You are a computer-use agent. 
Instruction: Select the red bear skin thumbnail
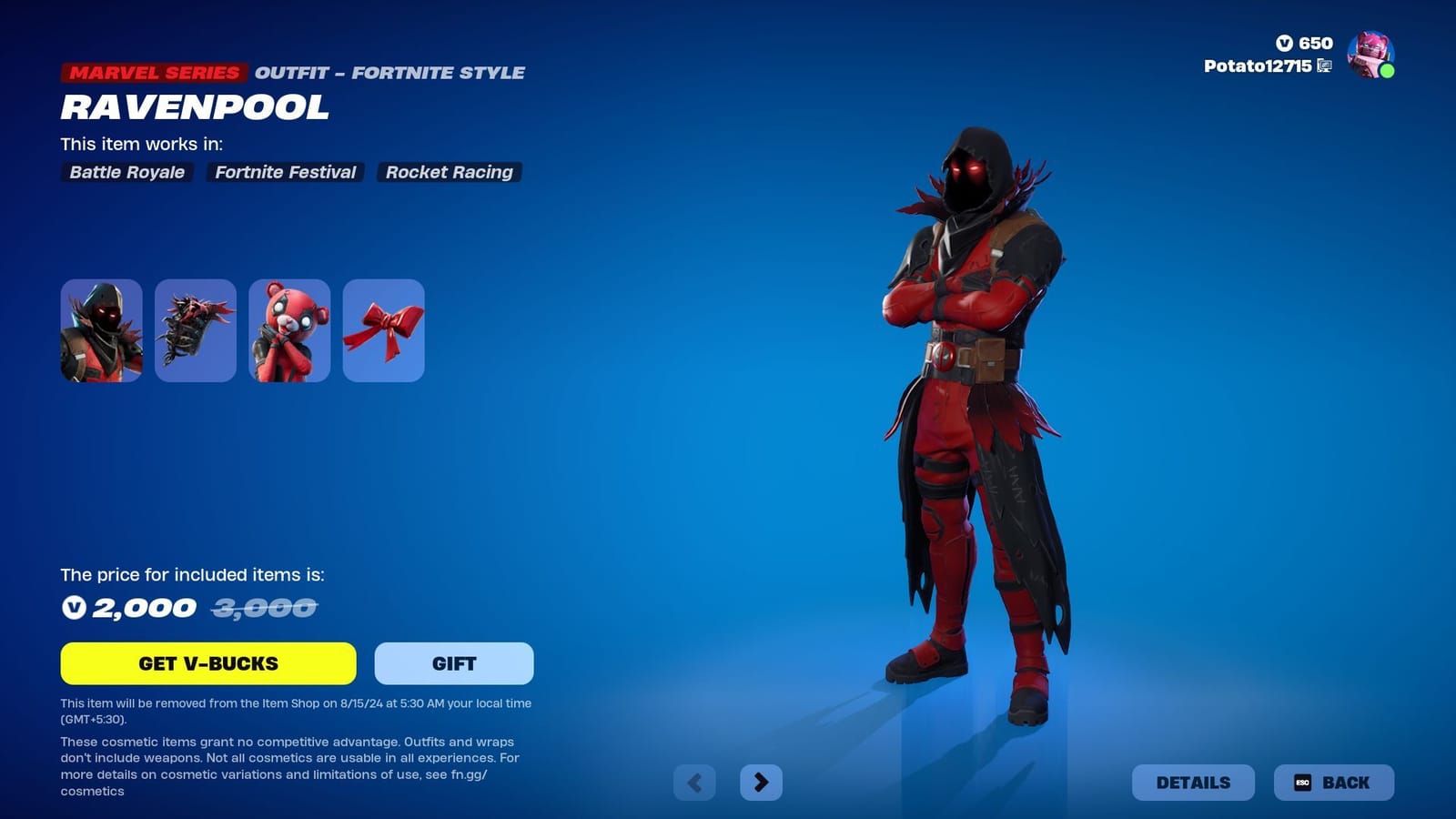coord(289,330)
